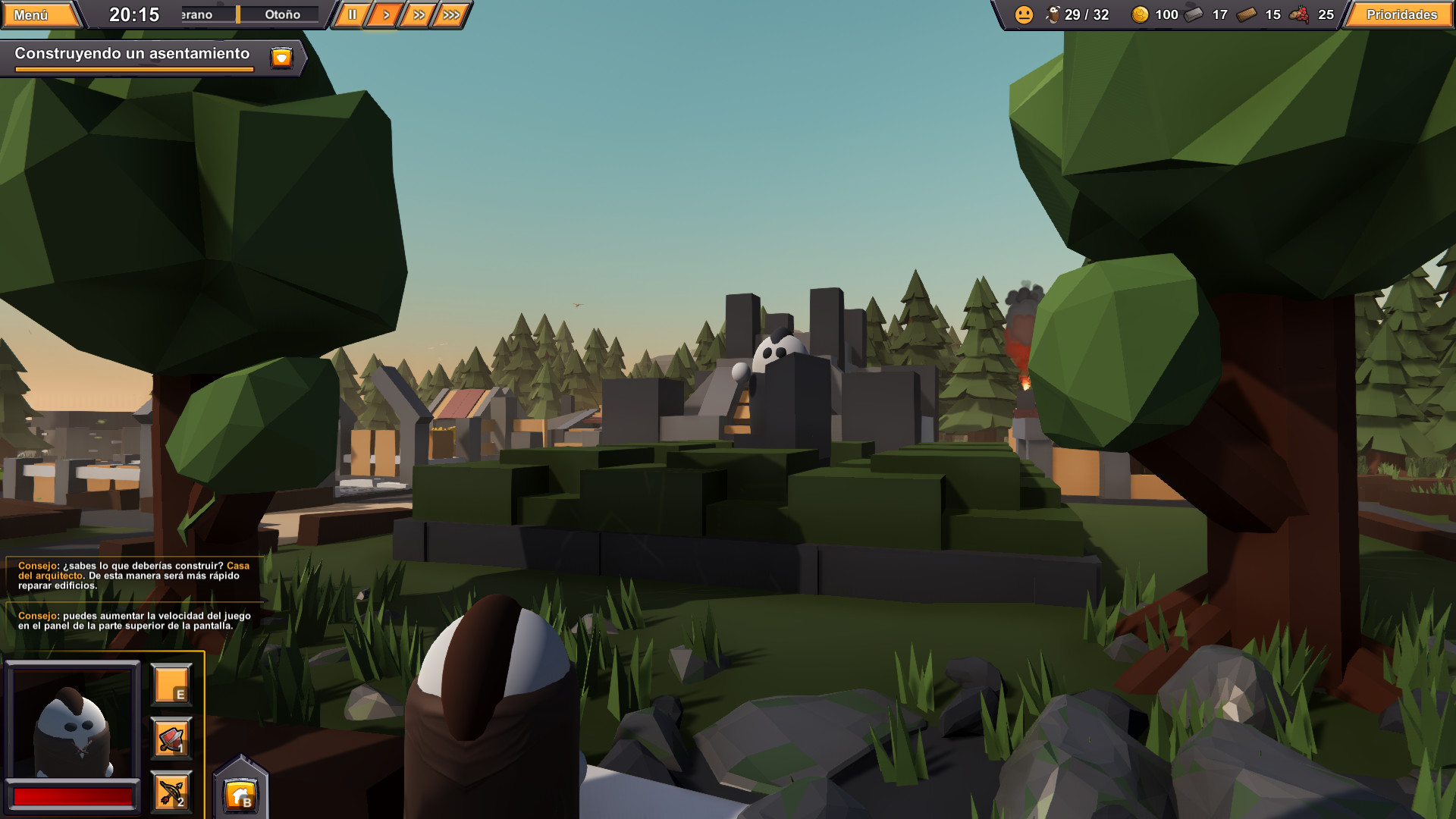Click the empty E action slot
The width and height of the screenshot is (1456, 819).
(x=171, y=685)
